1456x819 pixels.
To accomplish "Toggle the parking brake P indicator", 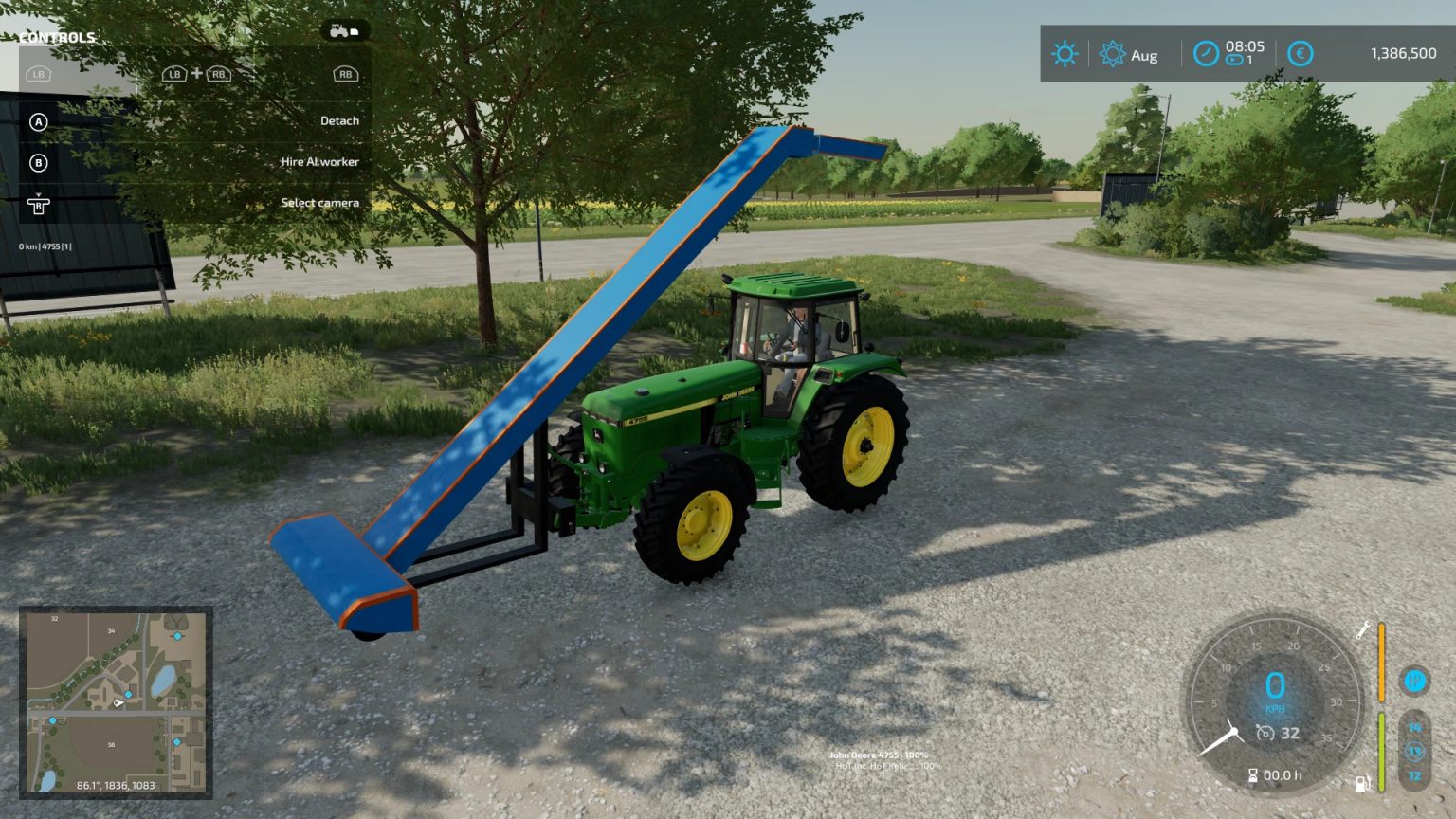I will (x=1414, y=679).
